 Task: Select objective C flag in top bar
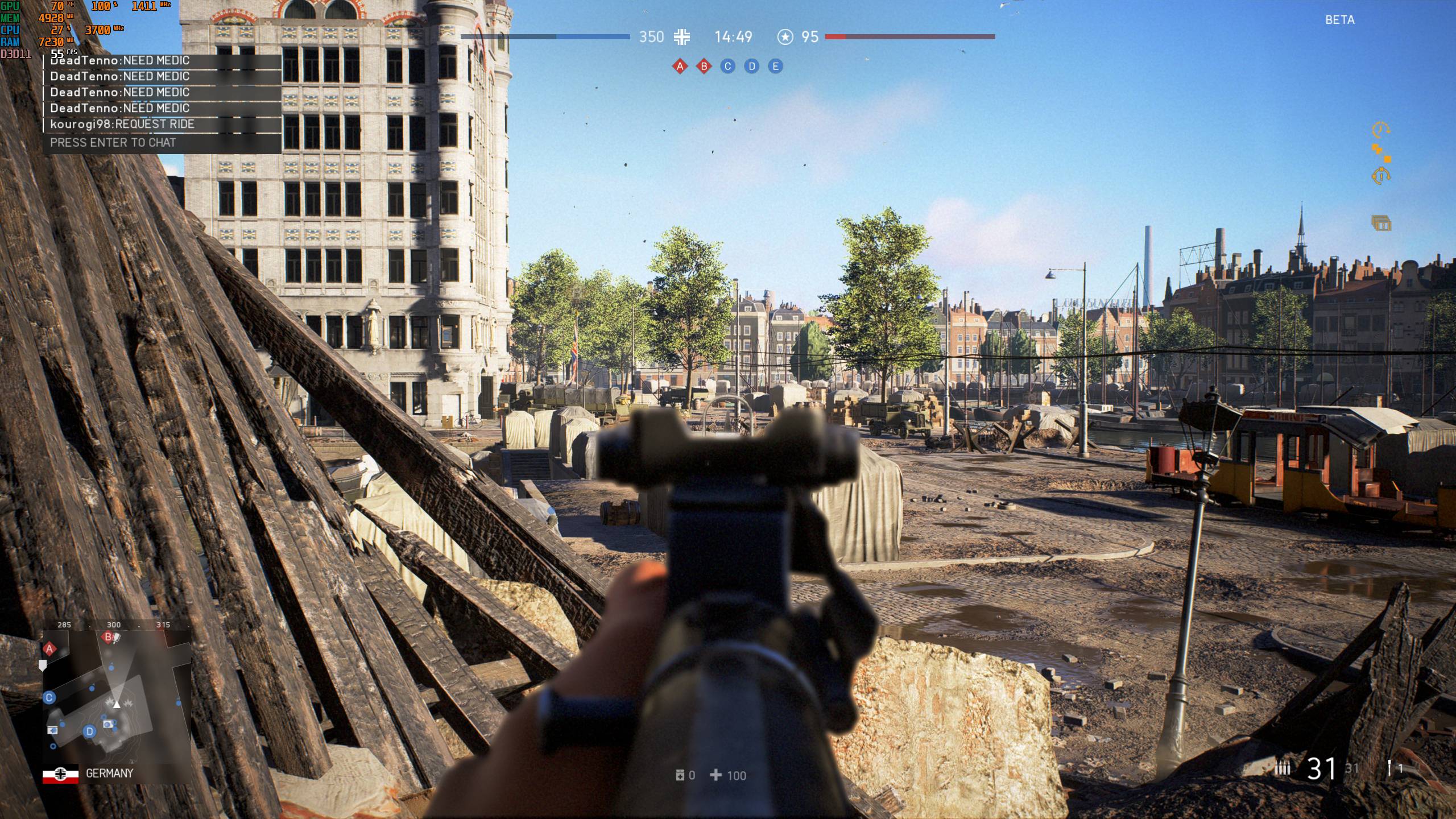pos(727,67)
